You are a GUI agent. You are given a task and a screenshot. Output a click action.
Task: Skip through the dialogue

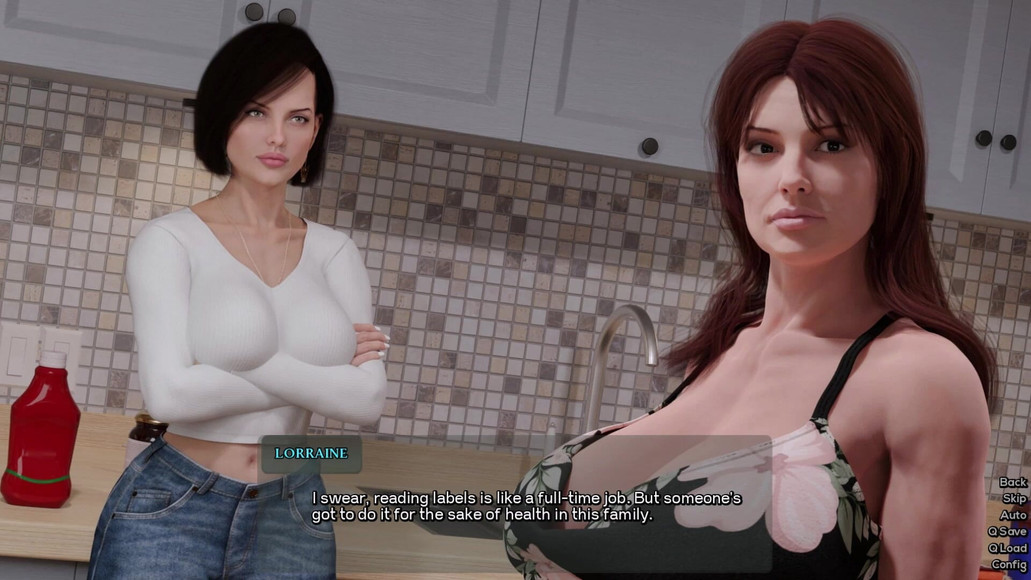click(x=1013, y=499)
